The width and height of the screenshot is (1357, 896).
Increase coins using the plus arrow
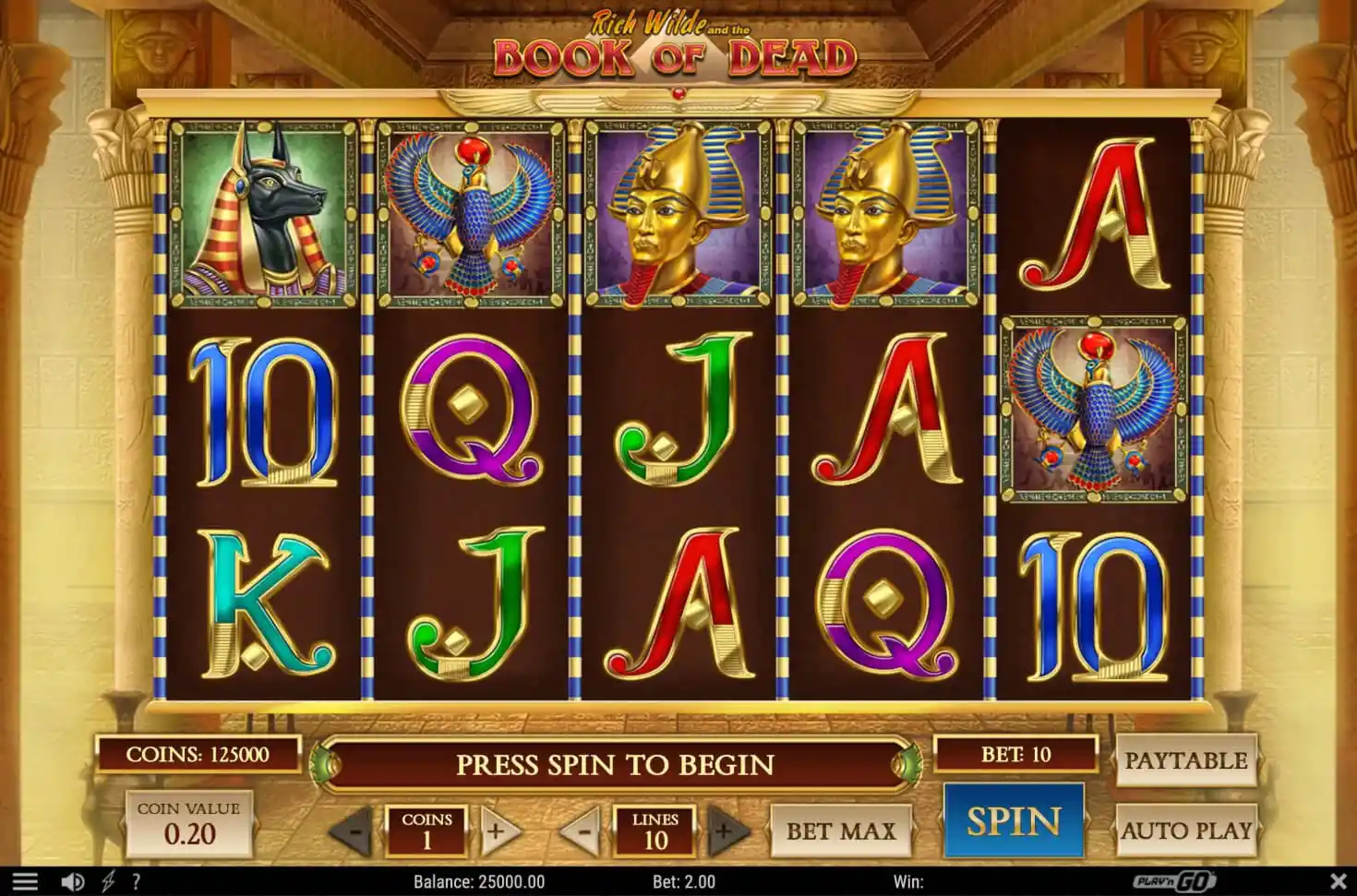[x=498, y=830]
